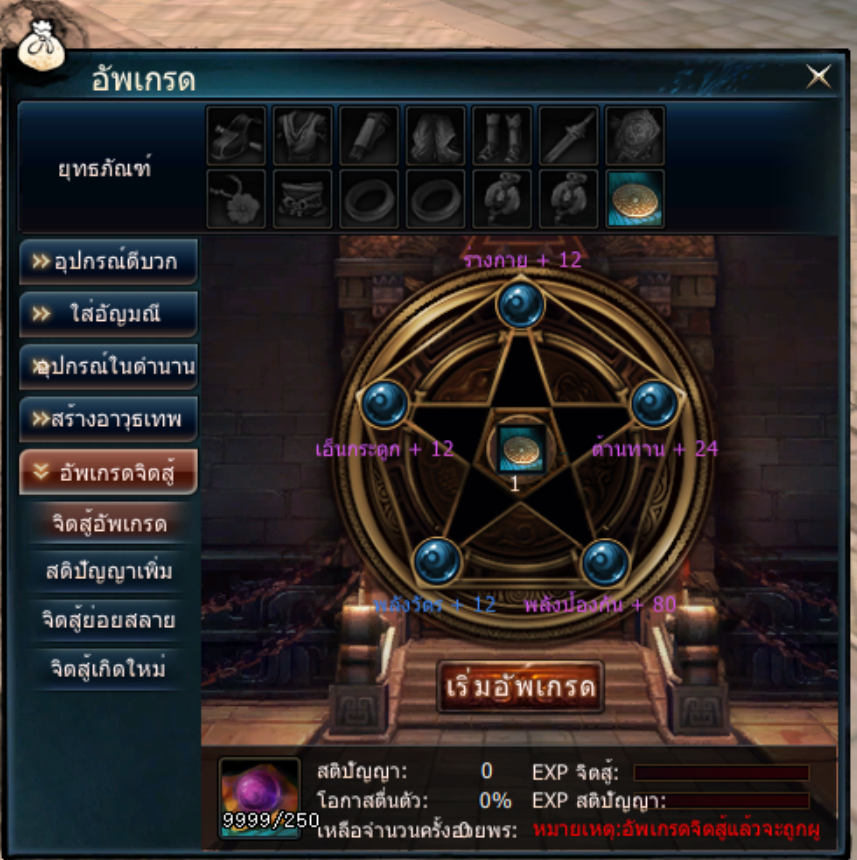
Task: Open the ใส่อัญมณี gem socket section
Action: coord(108,314)
